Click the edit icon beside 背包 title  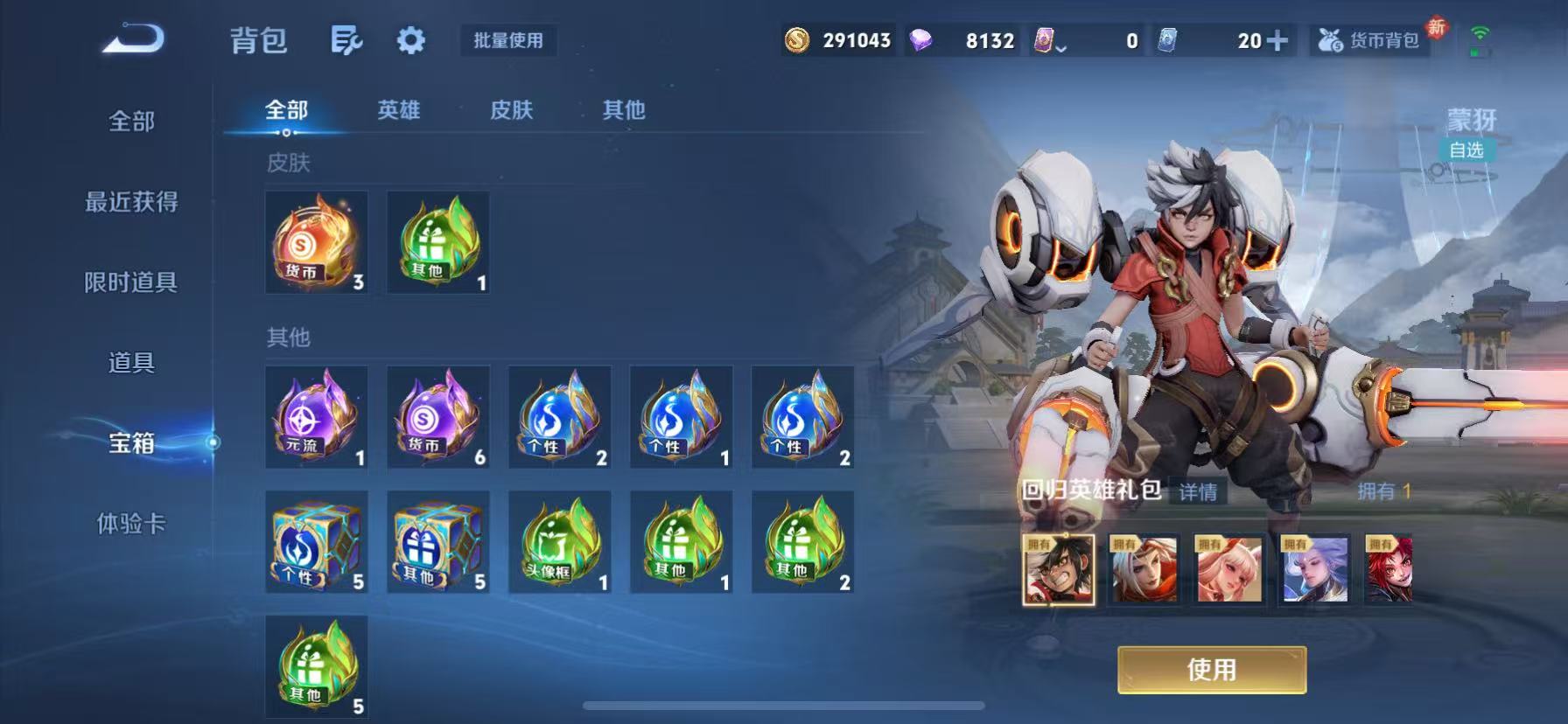point(346,40)
